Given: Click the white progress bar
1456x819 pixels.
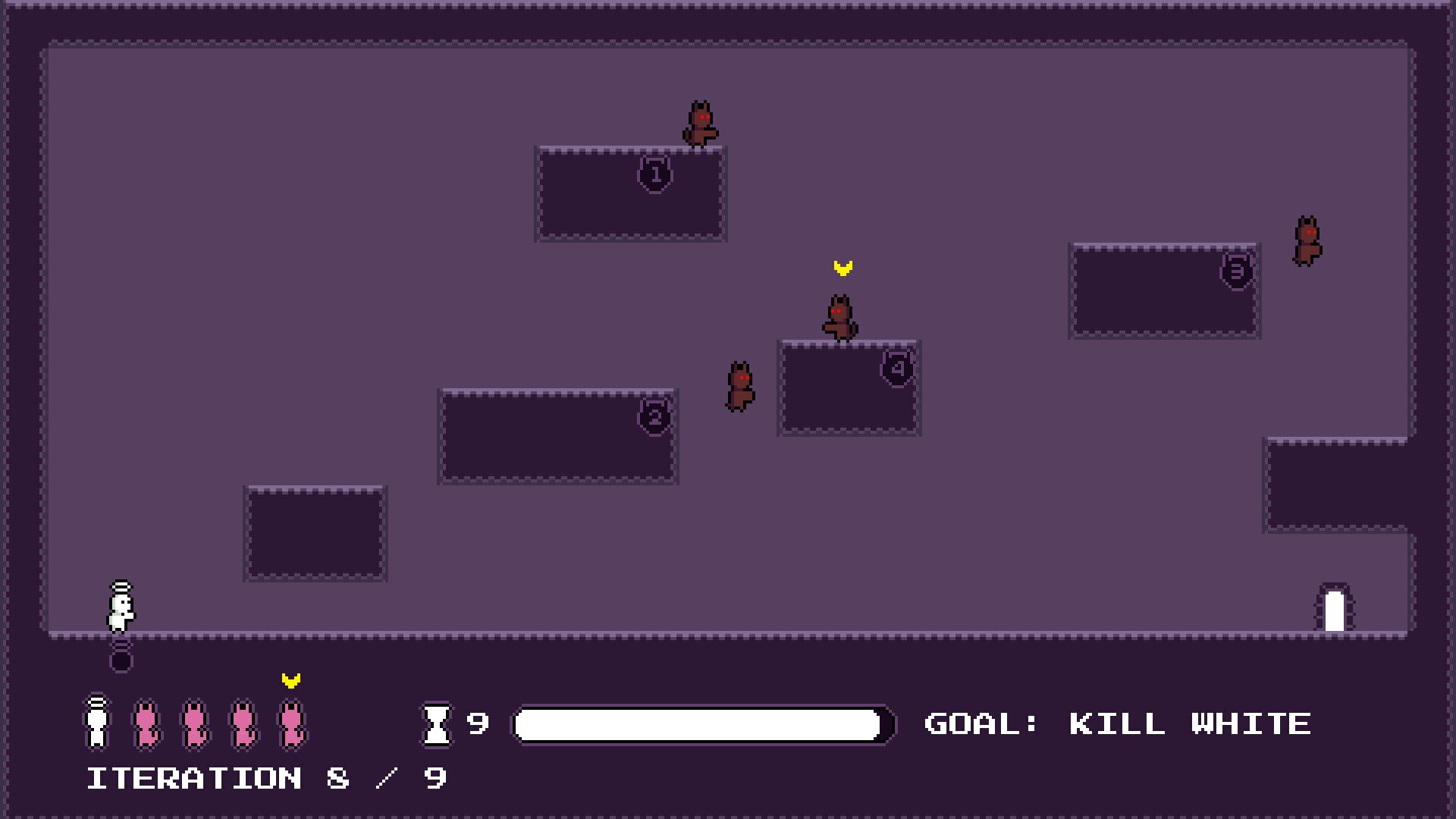Looking at the screenshot, I should 700,723.
